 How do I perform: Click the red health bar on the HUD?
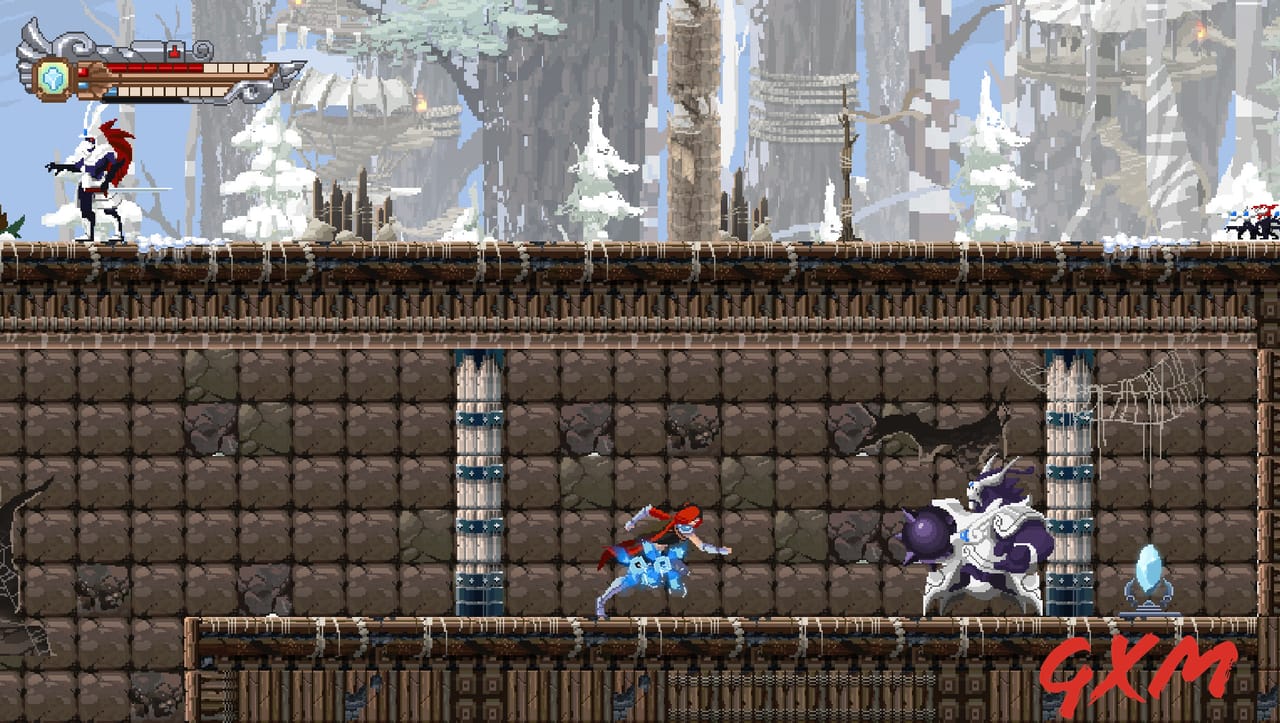tap(155, 68)
